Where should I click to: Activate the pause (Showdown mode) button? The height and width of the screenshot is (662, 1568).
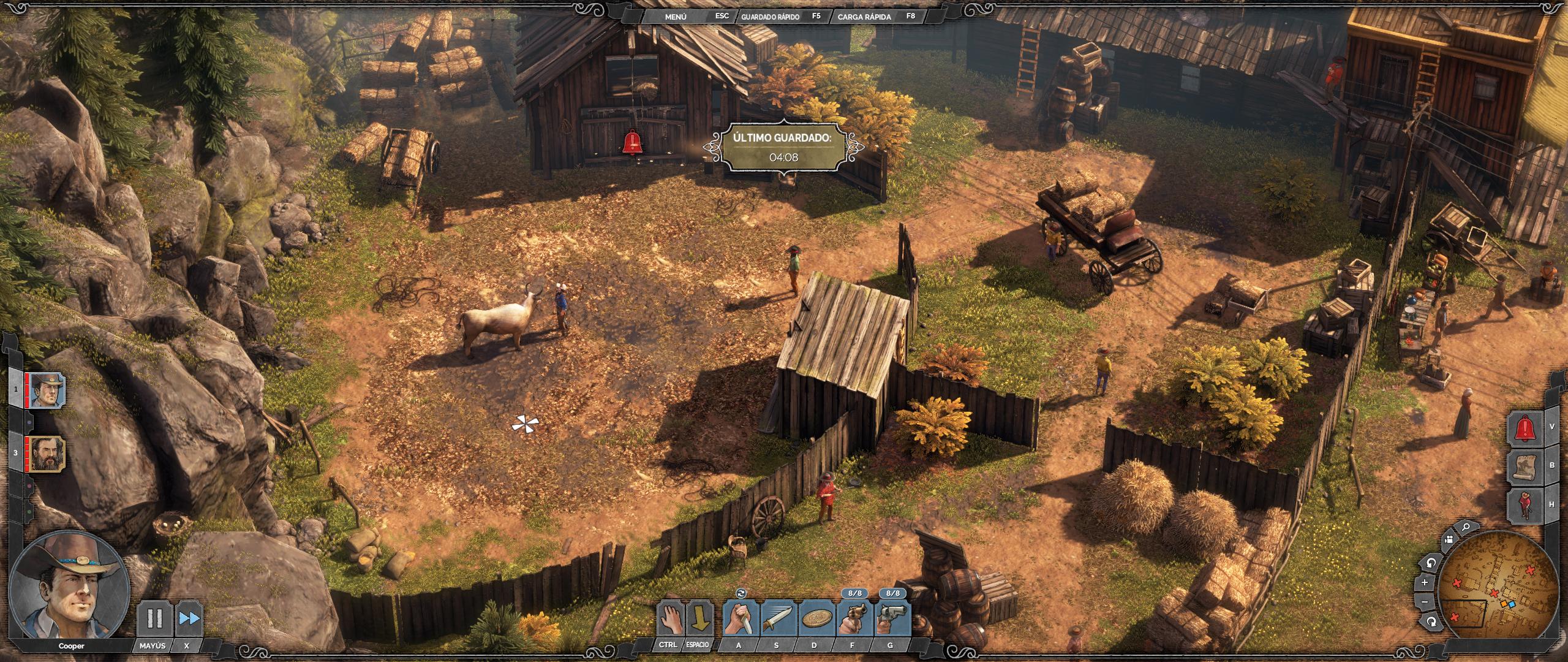click(154, 618)
